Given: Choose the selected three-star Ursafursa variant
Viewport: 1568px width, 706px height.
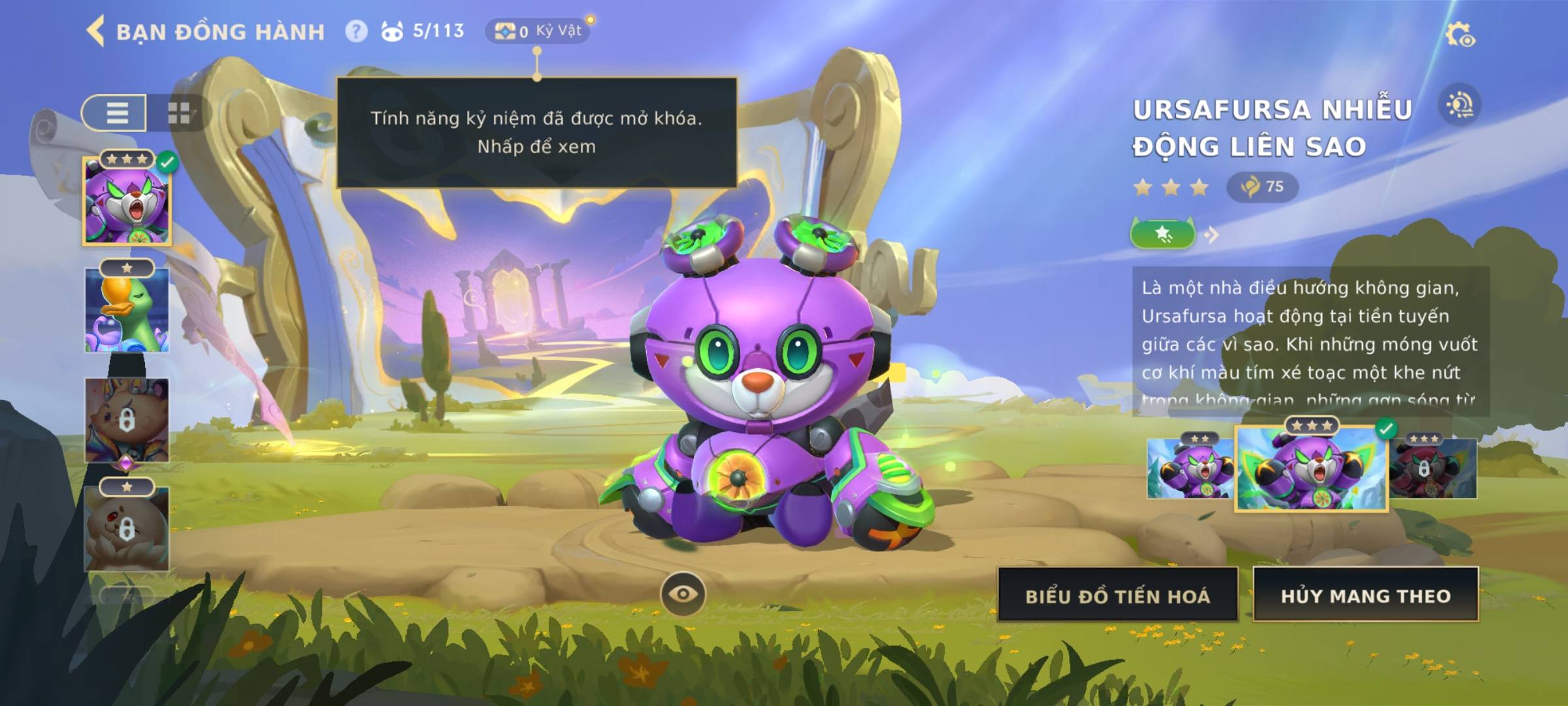Looking at the screenshot, I should 1311,469.
